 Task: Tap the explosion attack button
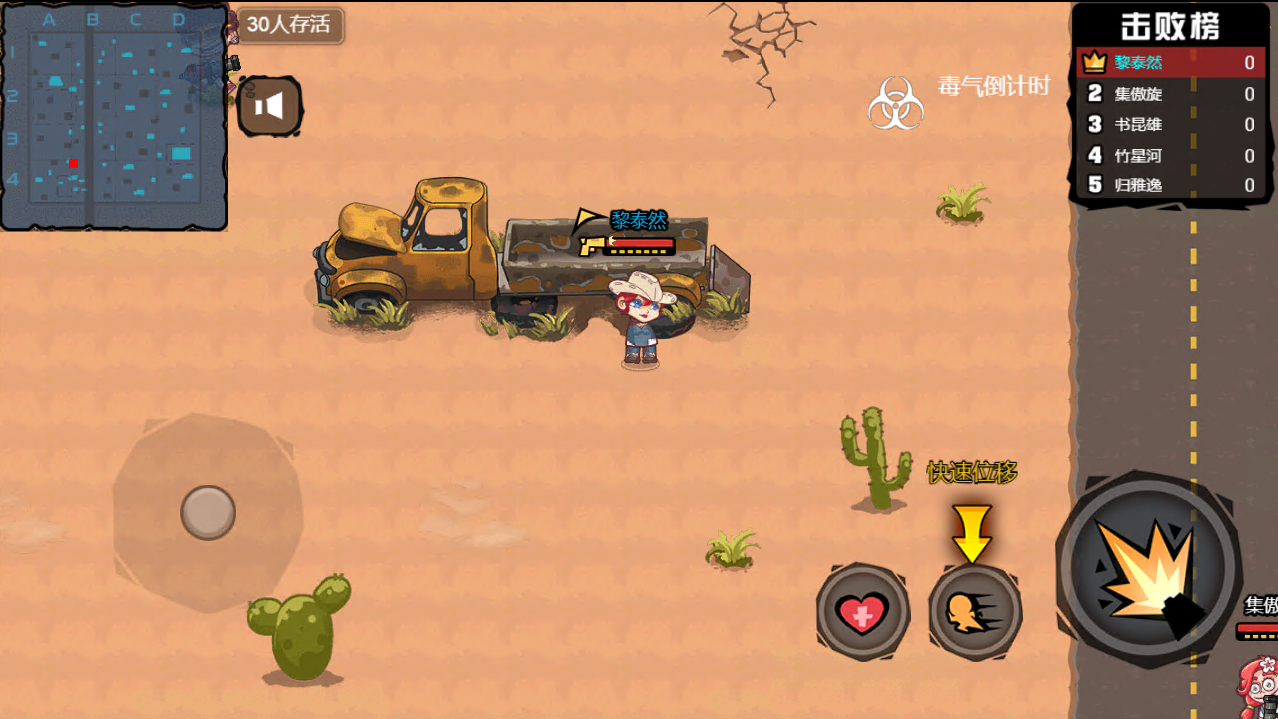(x=1148, y=573)
